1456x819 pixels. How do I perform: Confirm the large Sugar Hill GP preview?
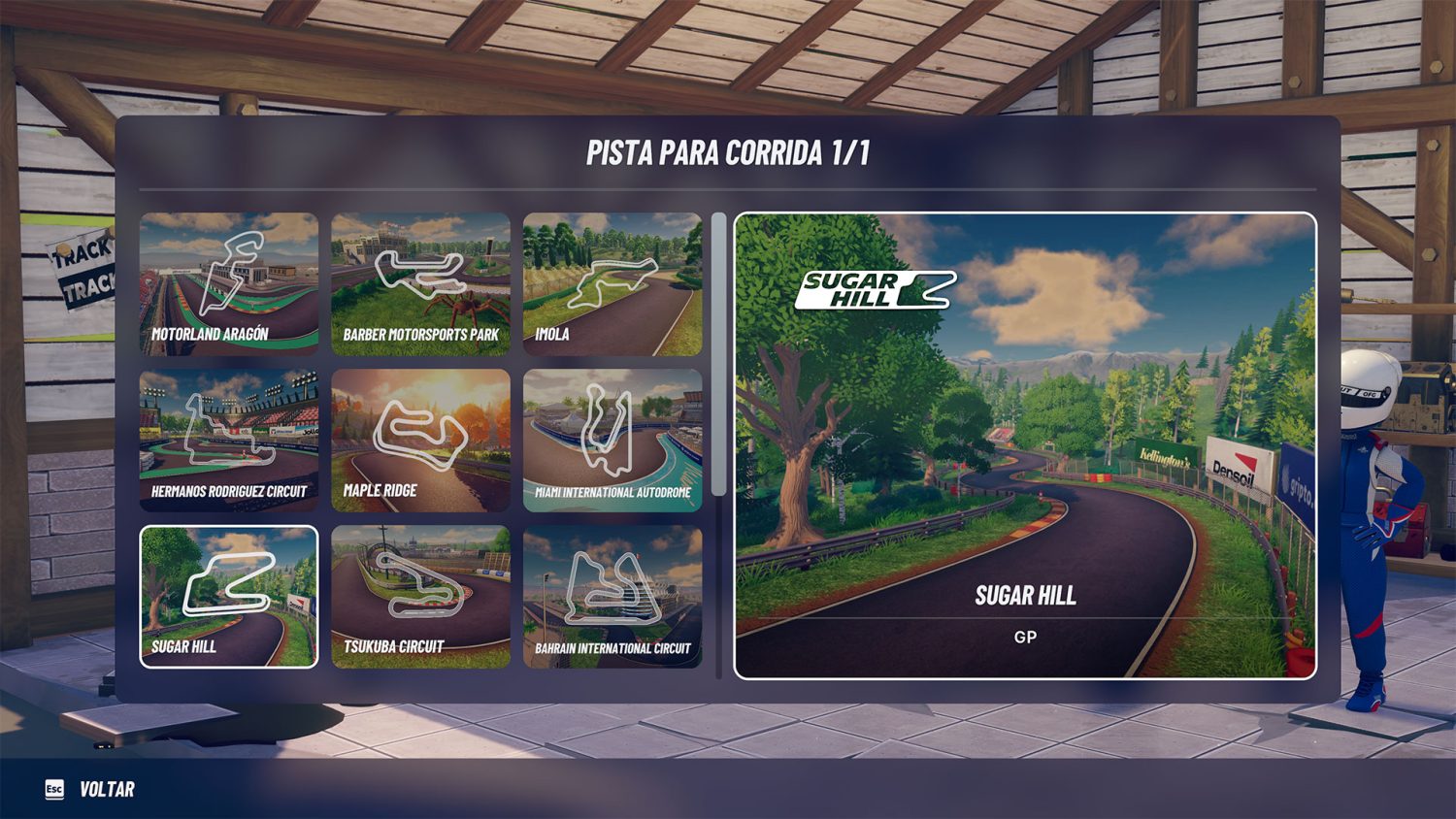point(1025,445)
